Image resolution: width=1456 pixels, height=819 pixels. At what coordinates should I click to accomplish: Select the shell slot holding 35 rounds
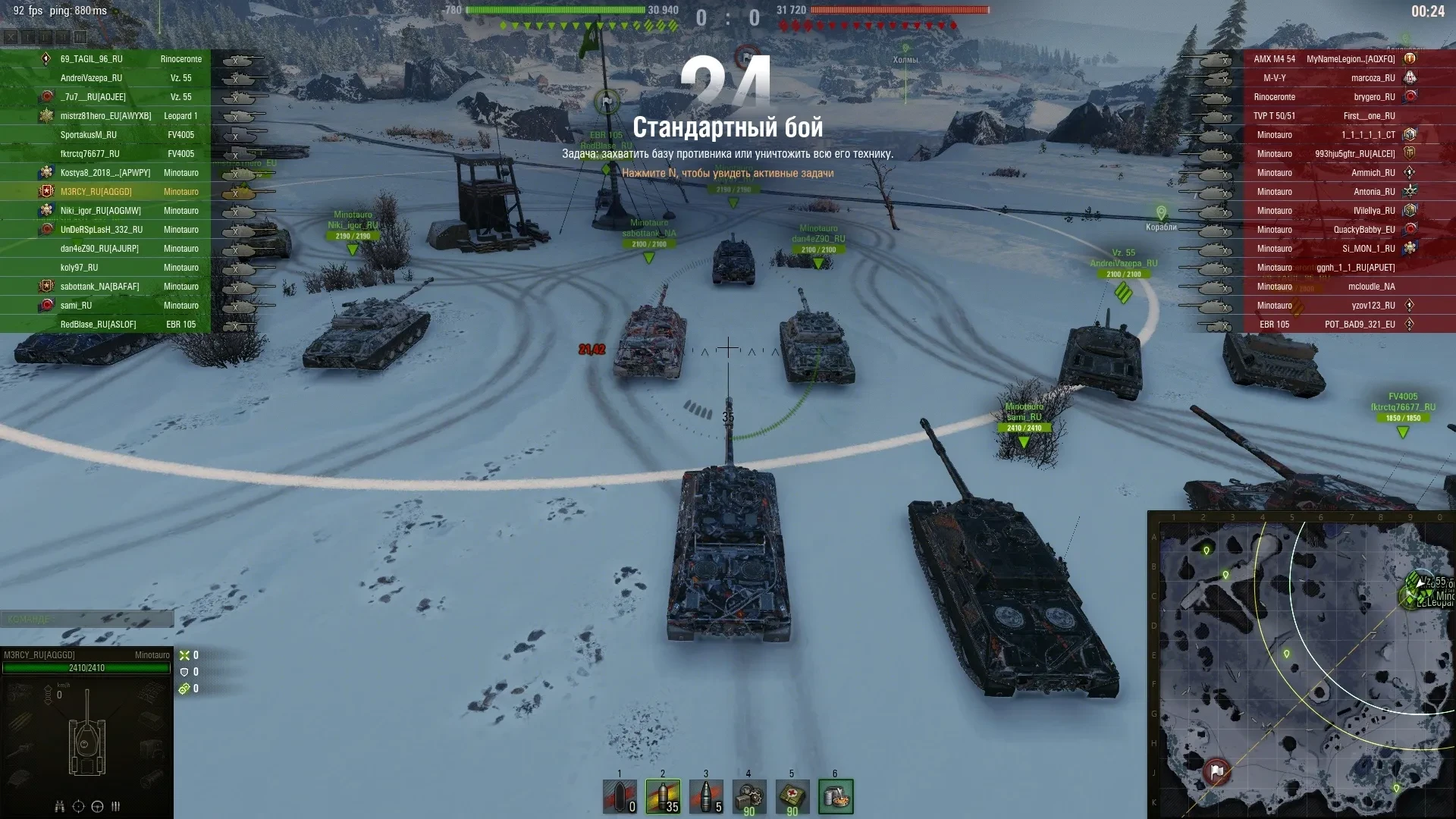[663, 796]
